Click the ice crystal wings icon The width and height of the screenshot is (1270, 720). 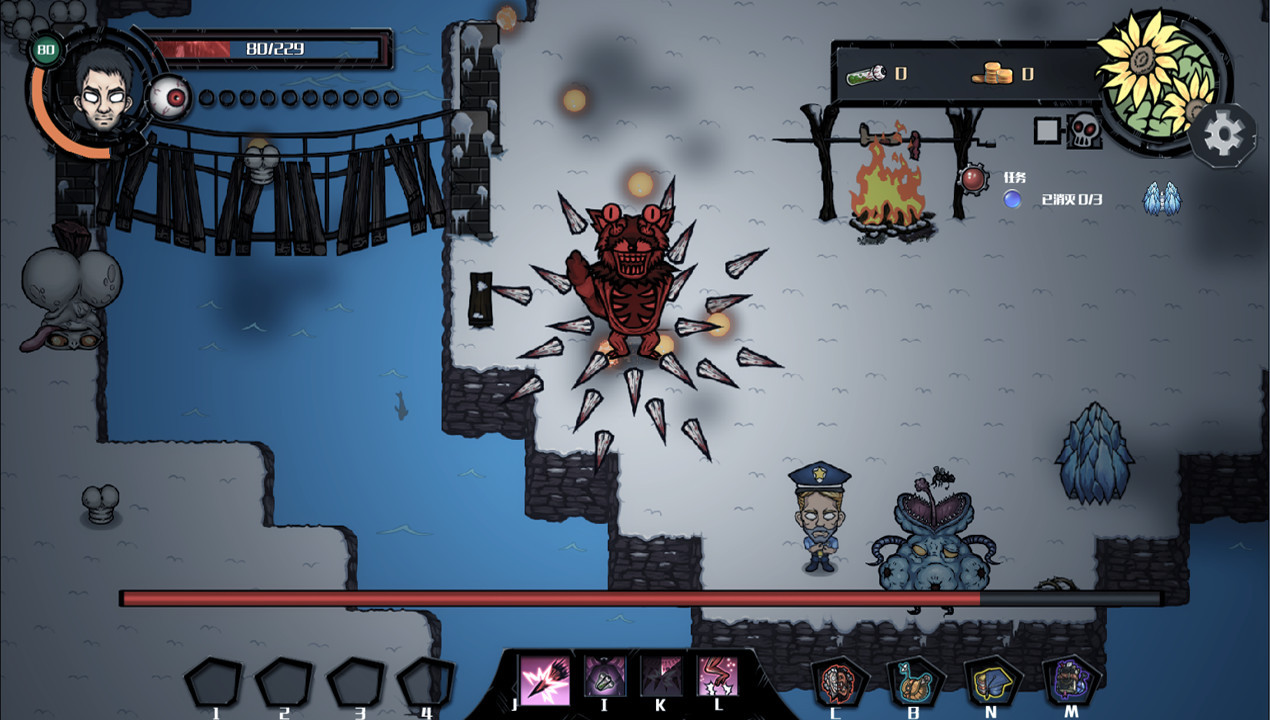point(1162,199)
